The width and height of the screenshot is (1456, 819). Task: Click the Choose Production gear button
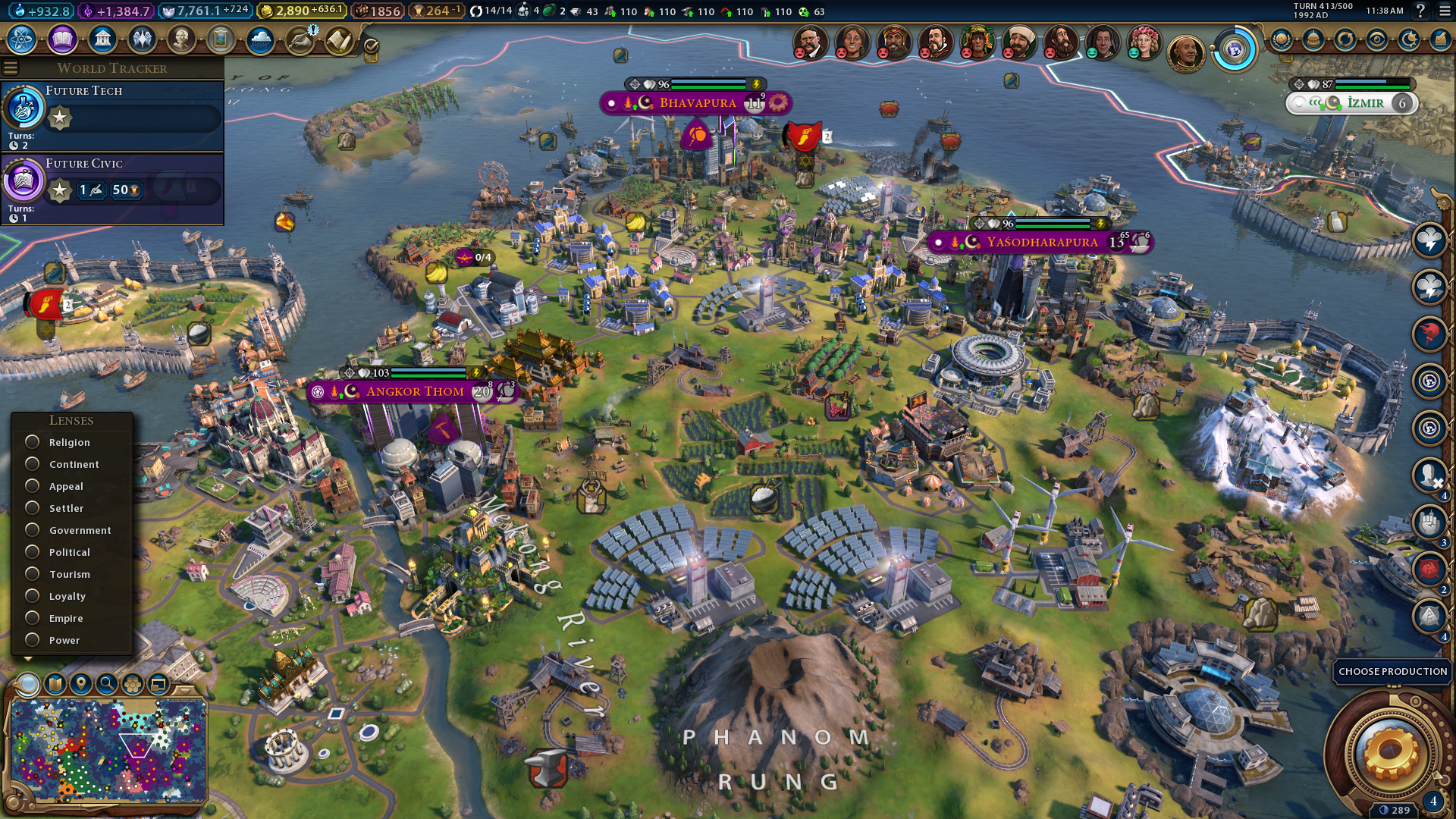[1390, 751]
